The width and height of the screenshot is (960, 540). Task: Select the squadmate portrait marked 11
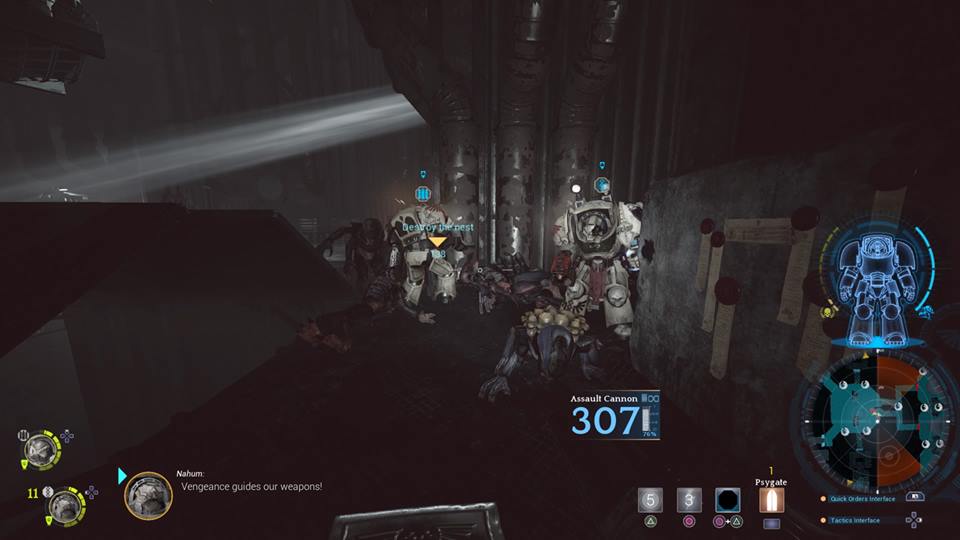(x=66, y=505)
